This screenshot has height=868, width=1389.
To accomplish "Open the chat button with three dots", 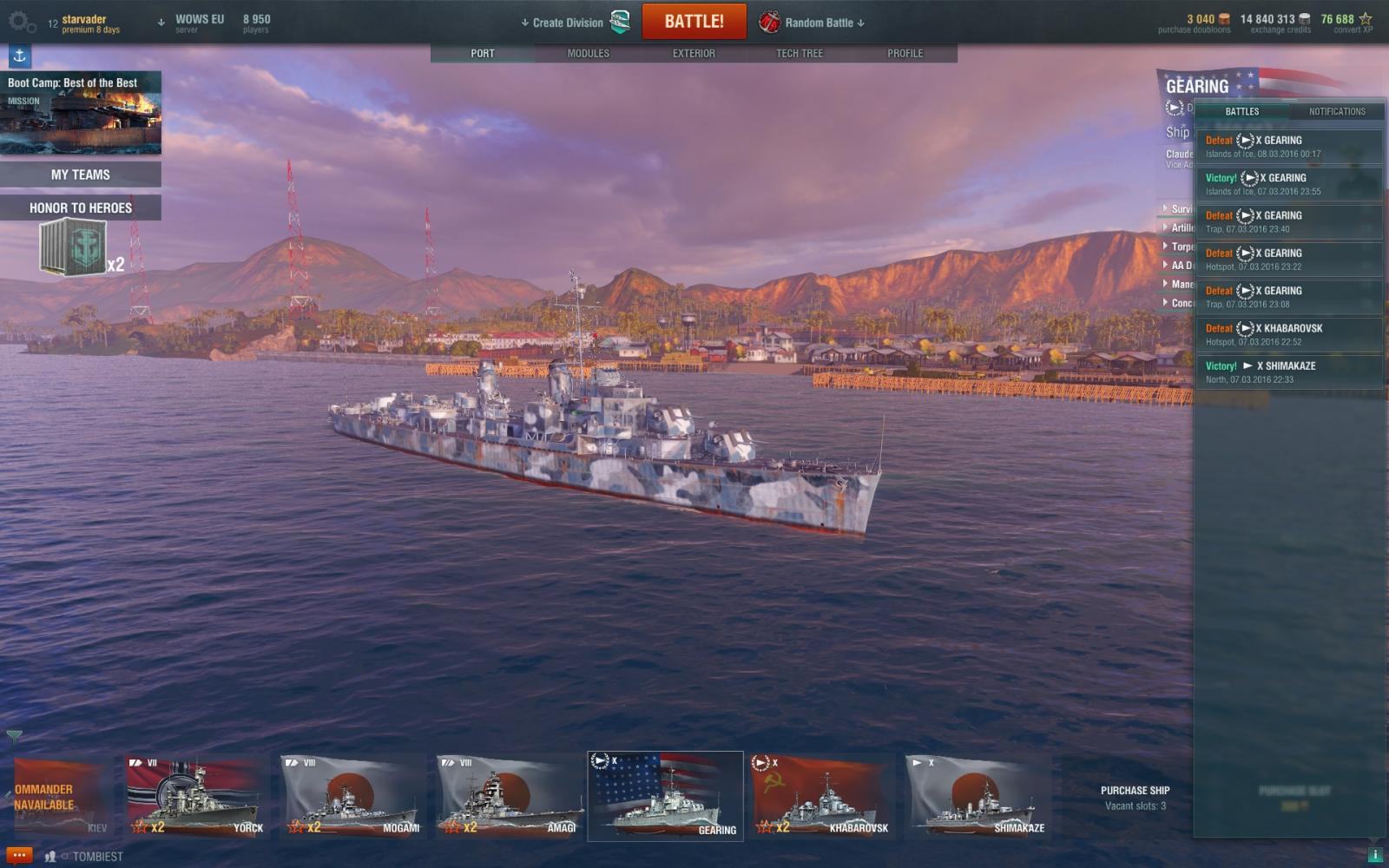I will 19,856.
